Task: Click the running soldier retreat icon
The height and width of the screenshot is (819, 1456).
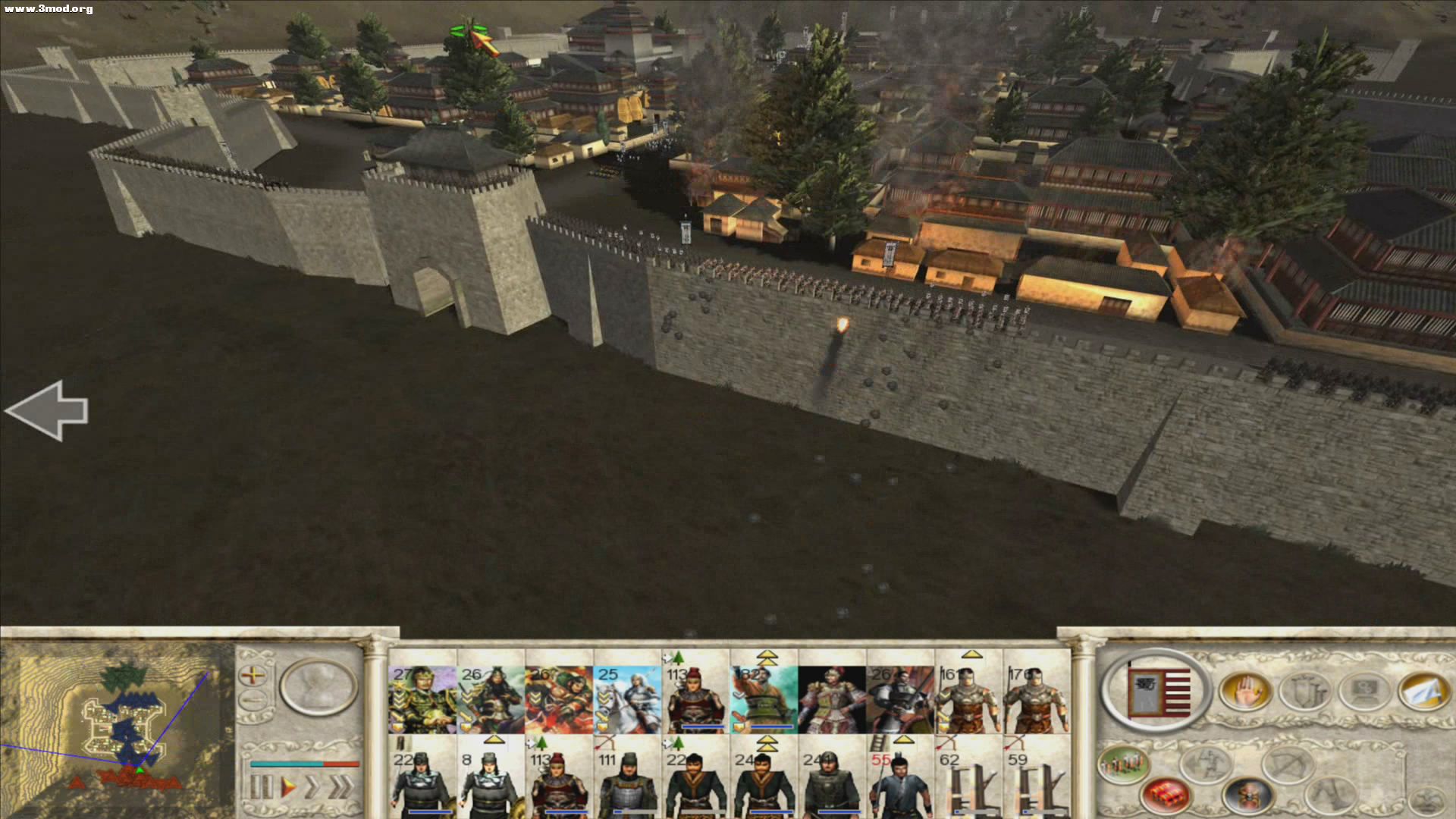Action: (x=1206, y=766)
